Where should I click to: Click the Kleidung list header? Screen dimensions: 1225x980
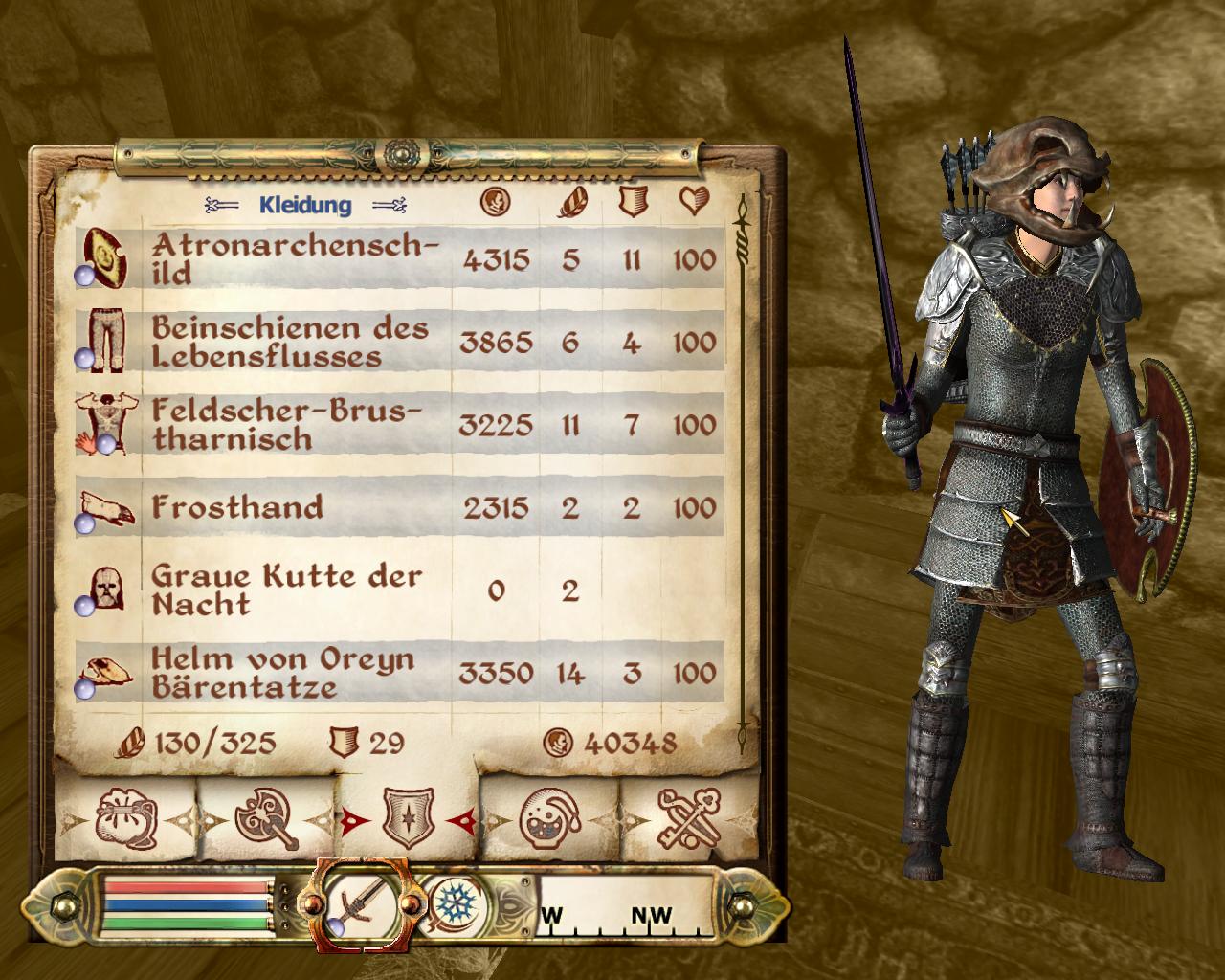click(305, 205)
